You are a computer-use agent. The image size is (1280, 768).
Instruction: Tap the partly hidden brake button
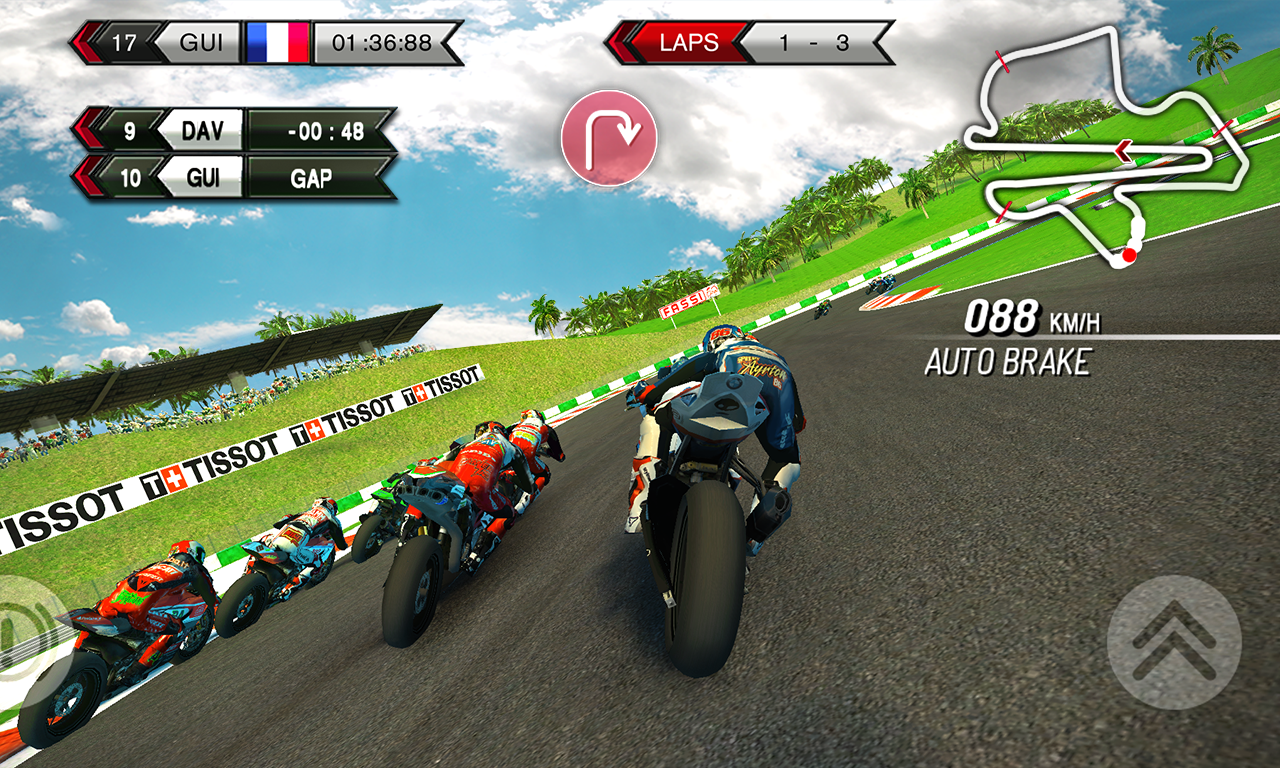click(x=22, y=624)
